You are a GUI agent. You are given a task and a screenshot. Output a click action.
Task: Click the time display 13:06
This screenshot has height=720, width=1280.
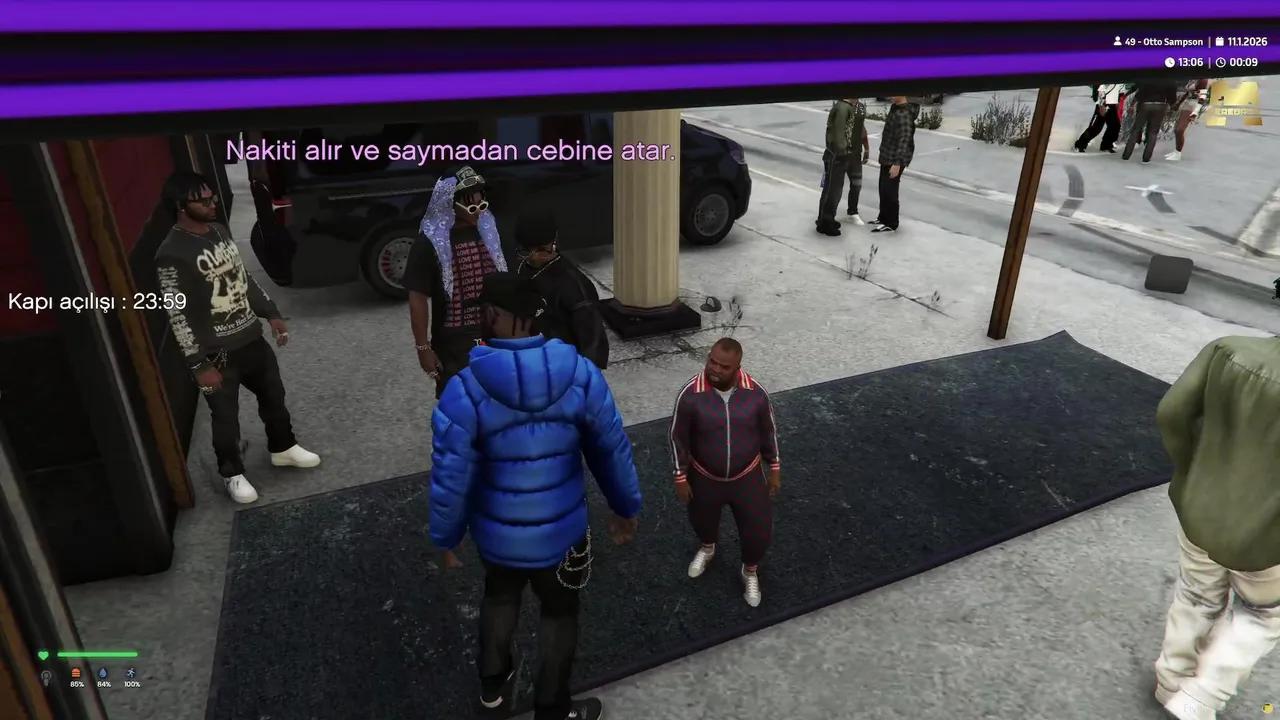point(1191,62)
